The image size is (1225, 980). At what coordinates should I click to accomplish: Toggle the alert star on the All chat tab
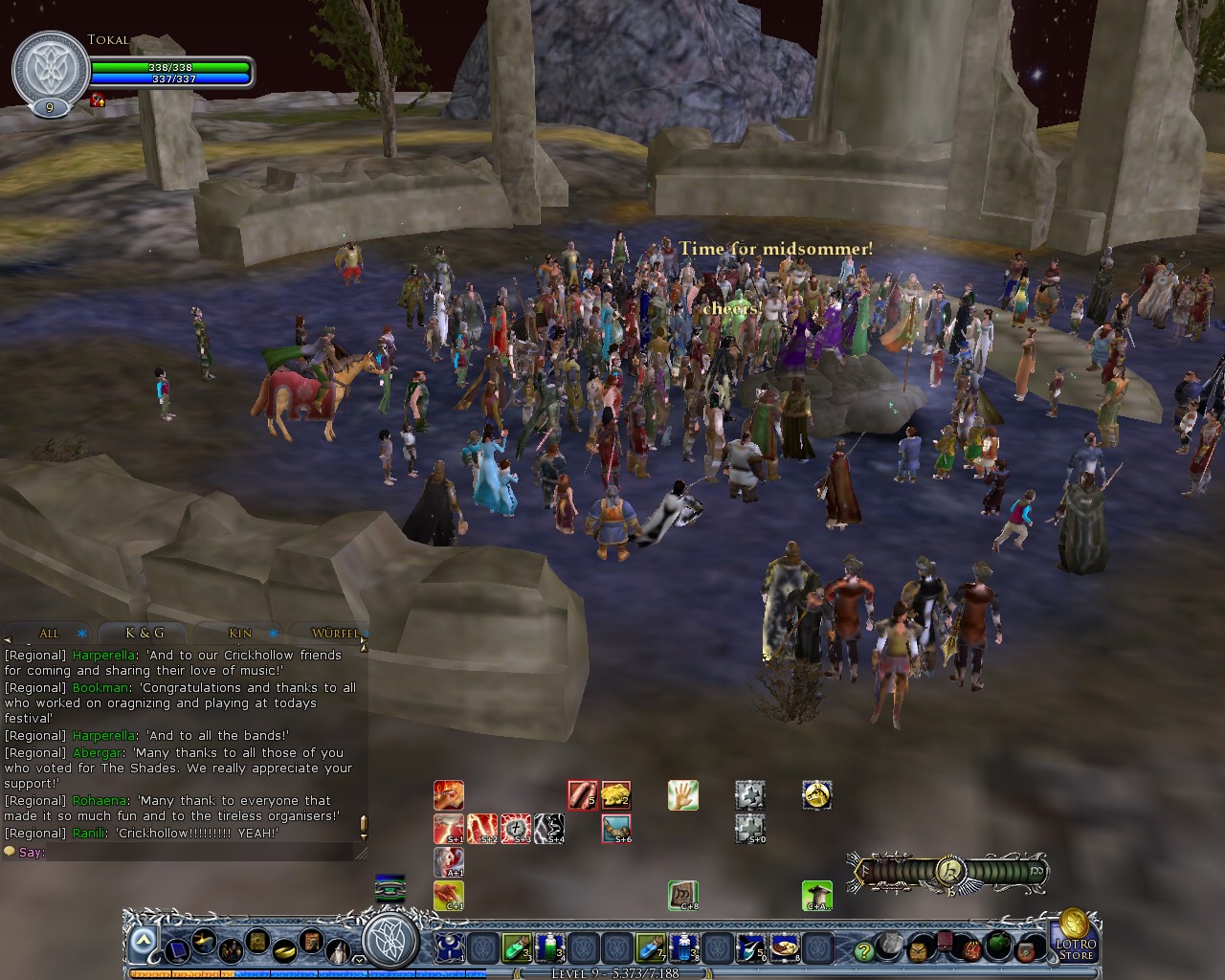pyautogui.click(x=81, y=633)
